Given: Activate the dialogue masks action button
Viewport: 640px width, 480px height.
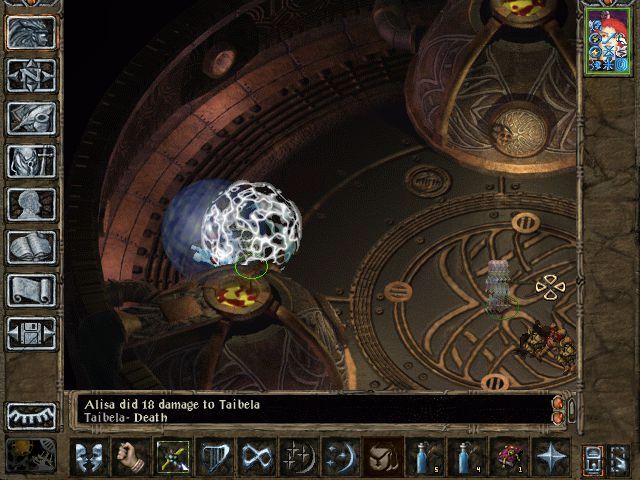Looking at the screenshot, I should (89, 457).
